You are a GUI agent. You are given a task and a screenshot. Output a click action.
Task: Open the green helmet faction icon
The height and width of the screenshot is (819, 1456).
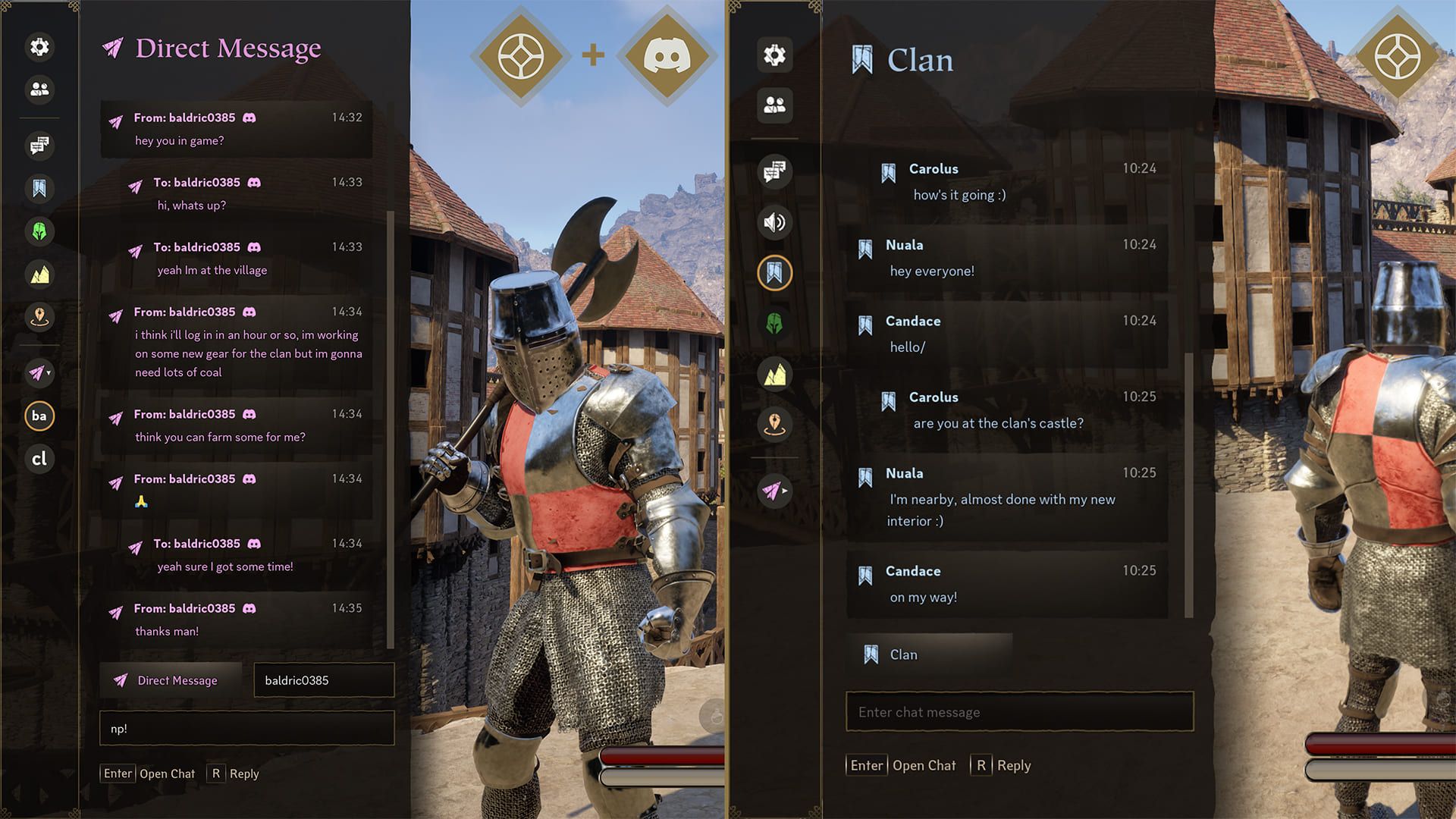click(39, 233)
